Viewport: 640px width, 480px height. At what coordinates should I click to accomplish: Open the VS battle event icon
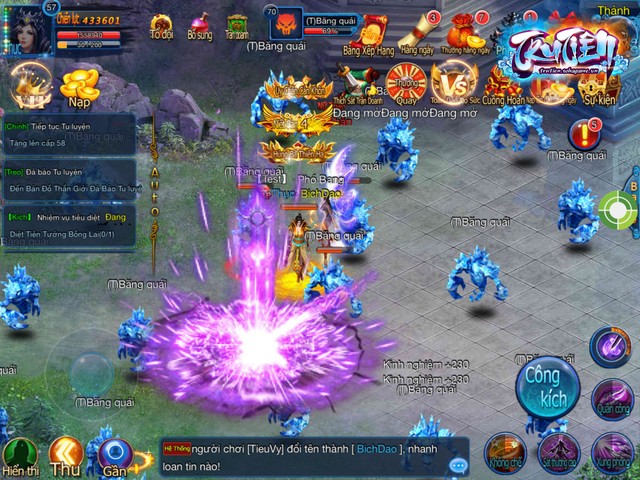point(452,84)
